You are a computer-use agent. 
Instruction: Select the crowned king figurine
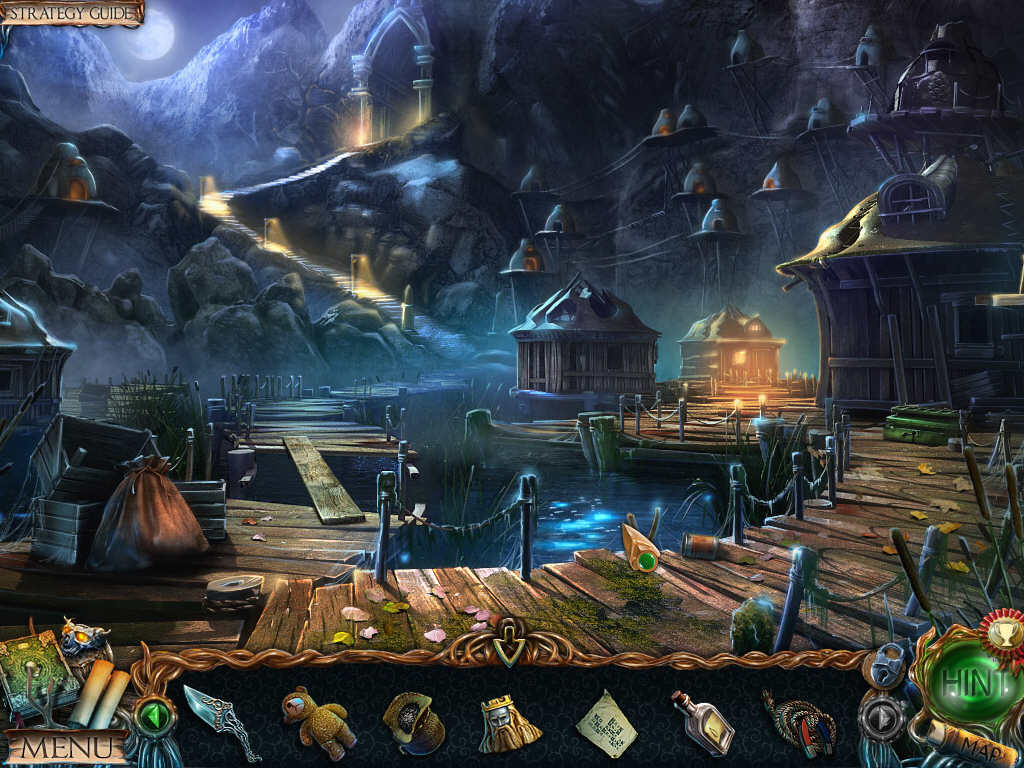point(507,722)
